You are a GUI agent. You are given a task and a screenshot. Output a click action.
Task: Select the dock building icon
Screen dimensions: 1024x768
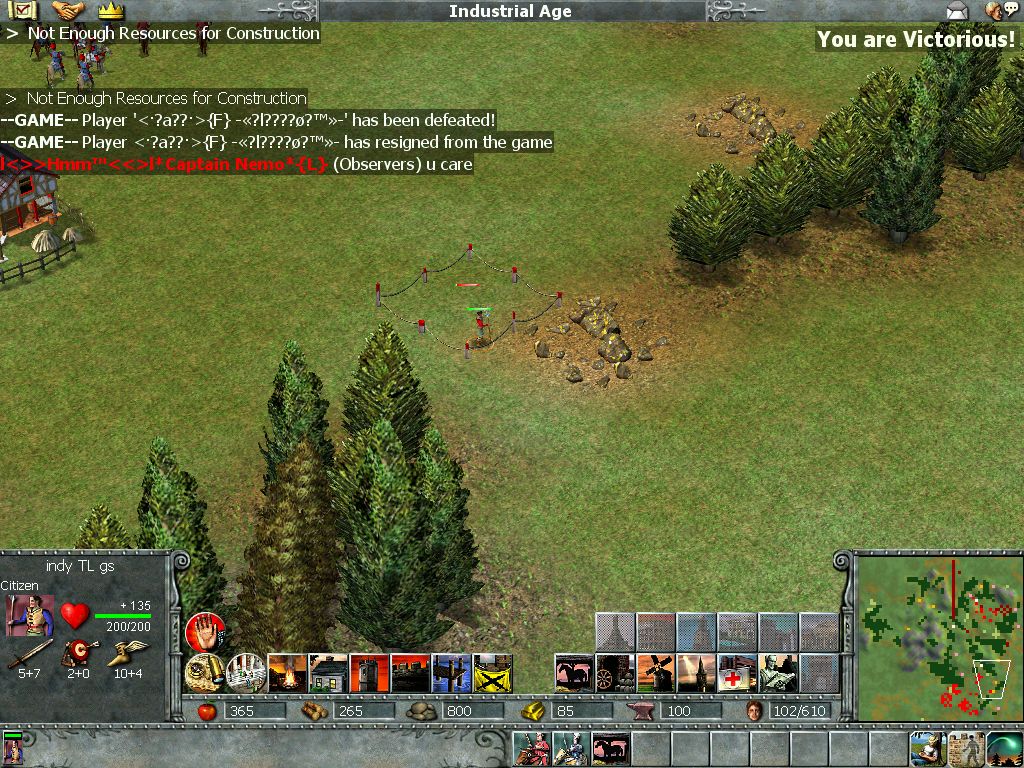[x=451, y=673]
